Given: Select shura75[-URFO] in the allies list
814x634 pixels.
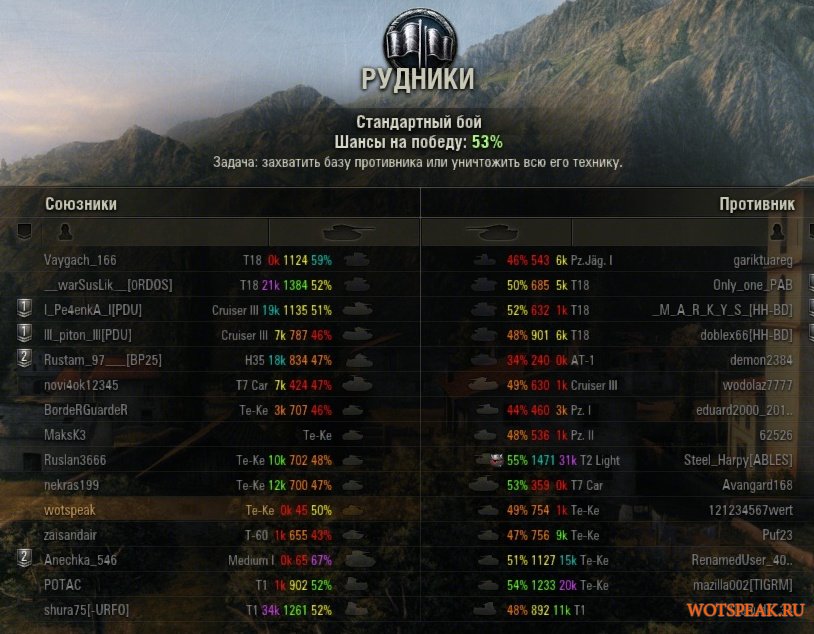Looking at the screenshot, I should point(87,610).
